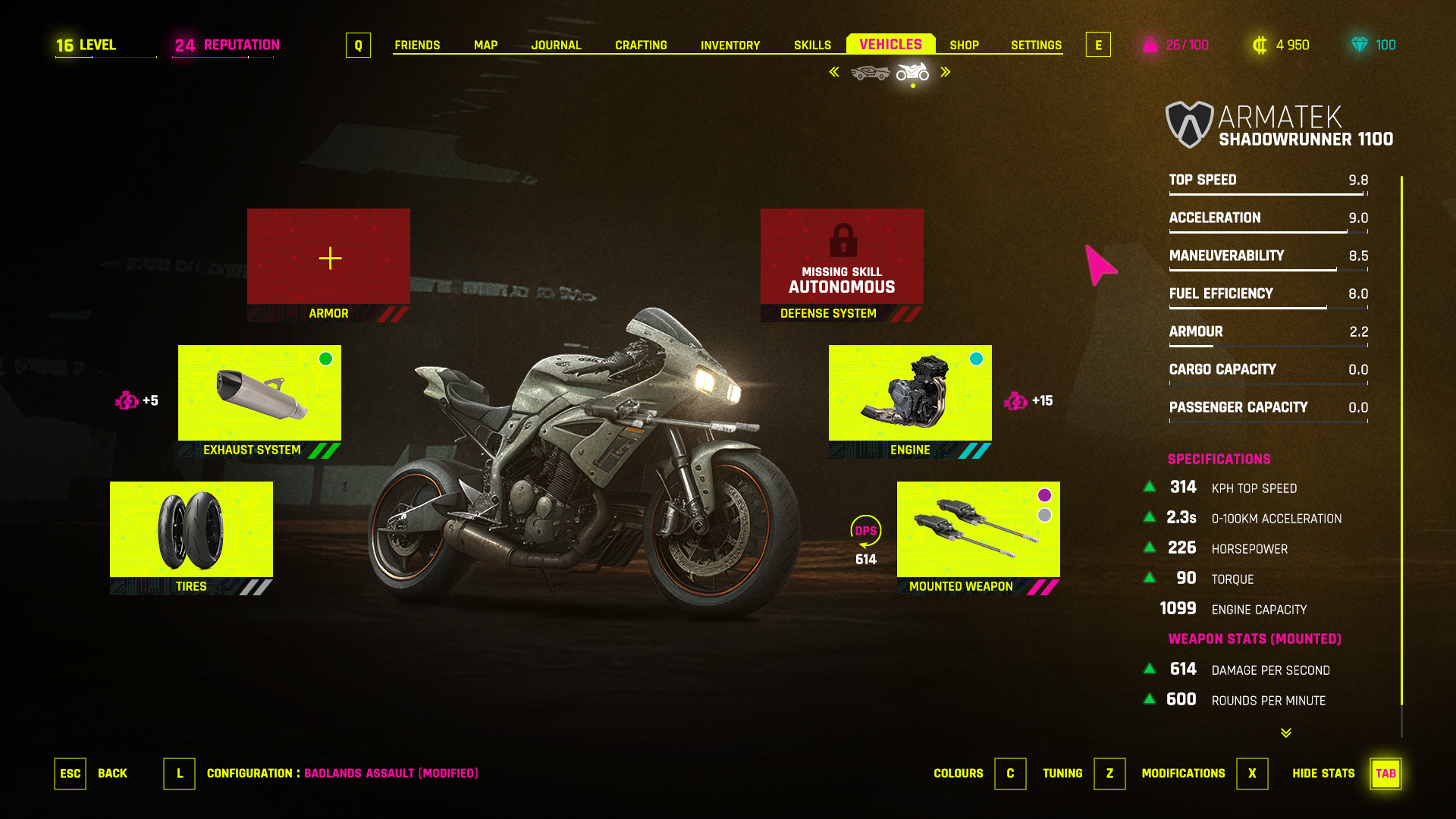This screenshot has width=1456, height=819.
Task: Add a part to the empty Armor slot
Action: click(328, 258)
